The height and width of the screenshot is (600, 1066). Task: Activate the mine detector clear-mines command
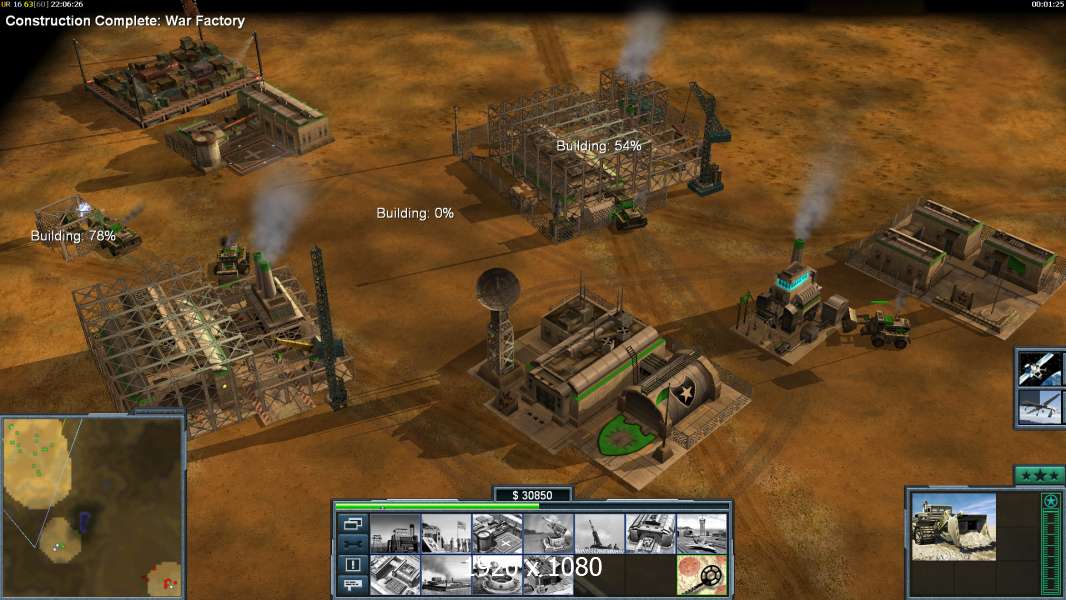coord(700,575)
